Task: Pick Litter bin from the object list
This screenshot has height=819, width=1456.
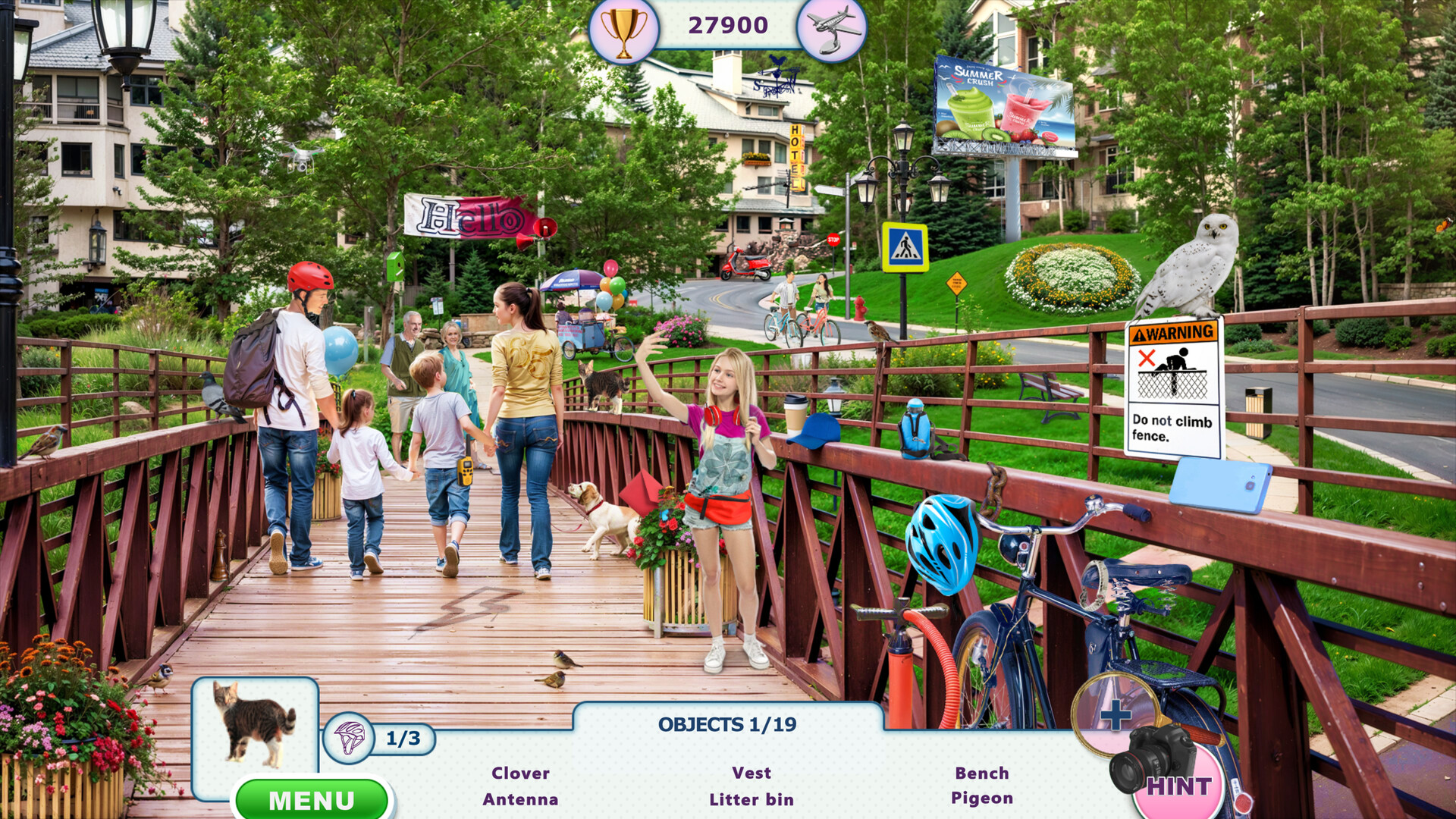Action: (x=752, y=799)
